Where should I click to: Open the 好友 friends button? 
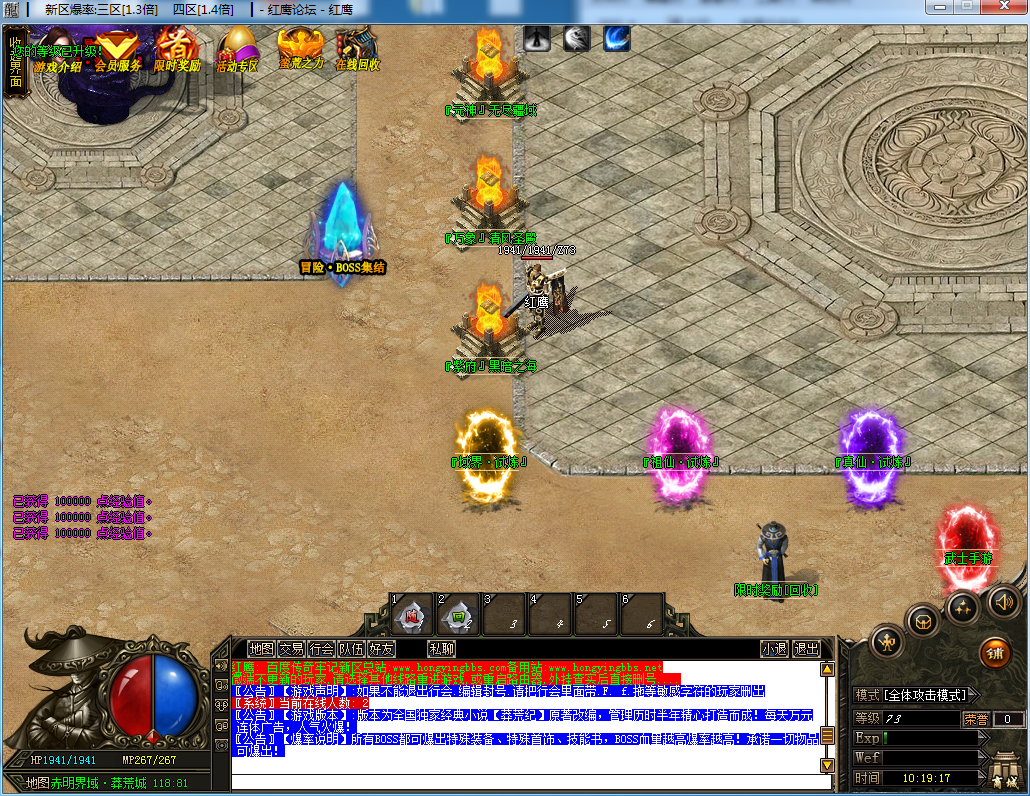(381, 649)
